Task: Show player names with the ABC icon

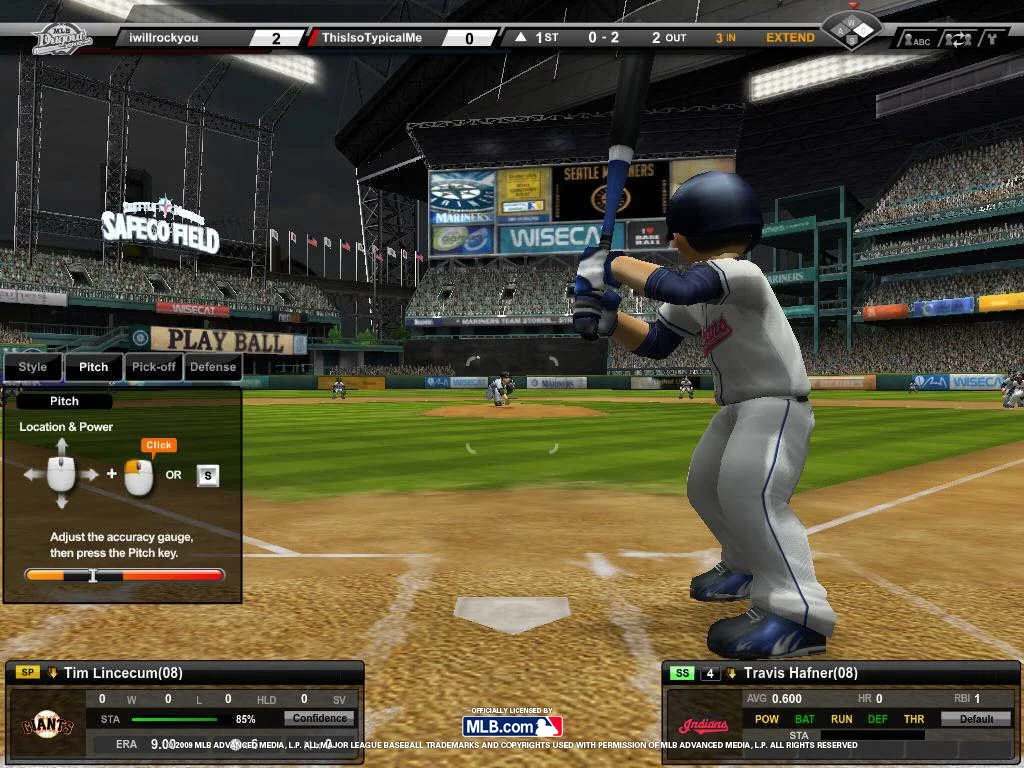Action: pos(916,40)
